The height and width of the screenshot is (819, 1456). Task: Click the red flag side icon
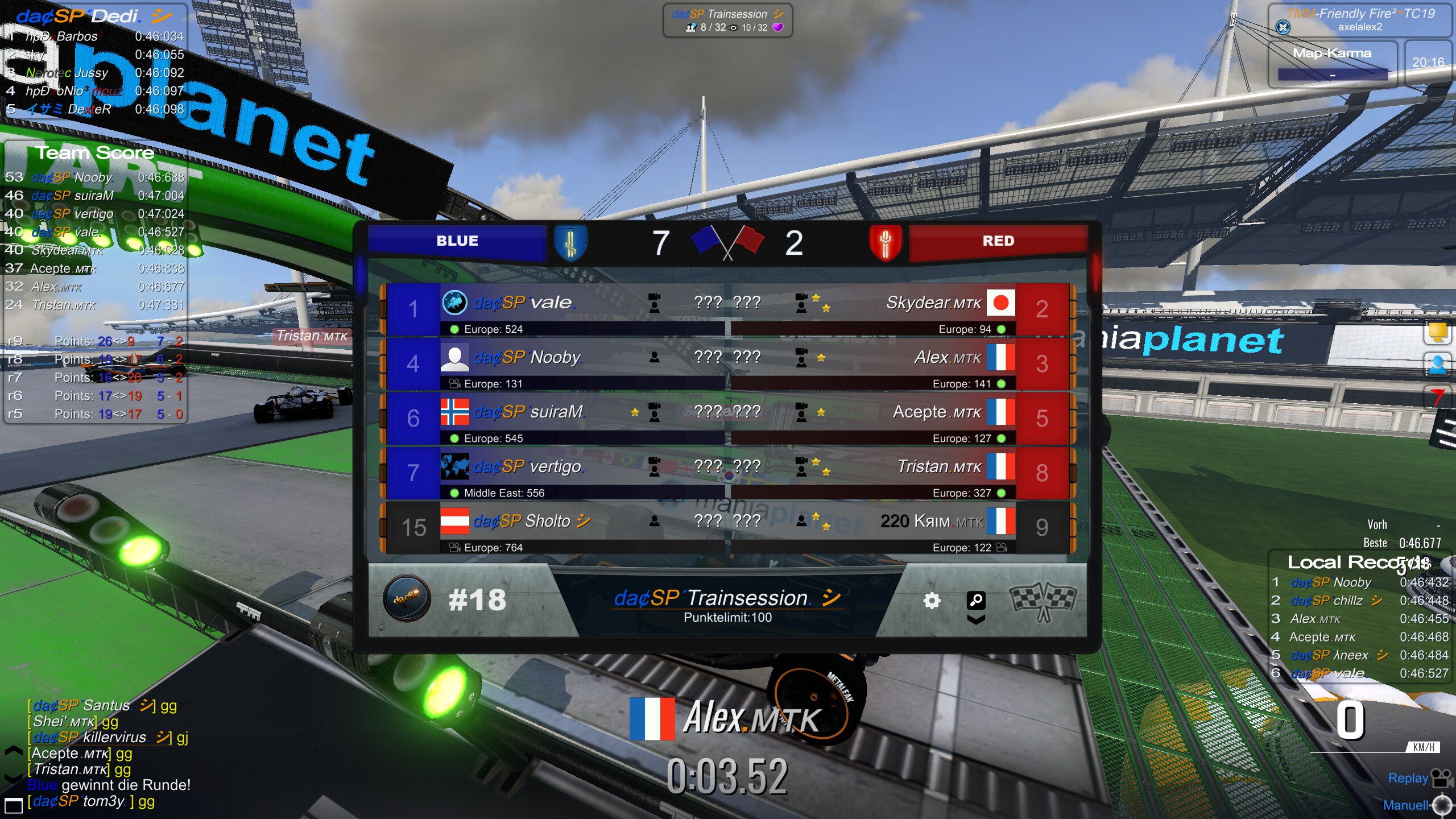pos(1438,396)
